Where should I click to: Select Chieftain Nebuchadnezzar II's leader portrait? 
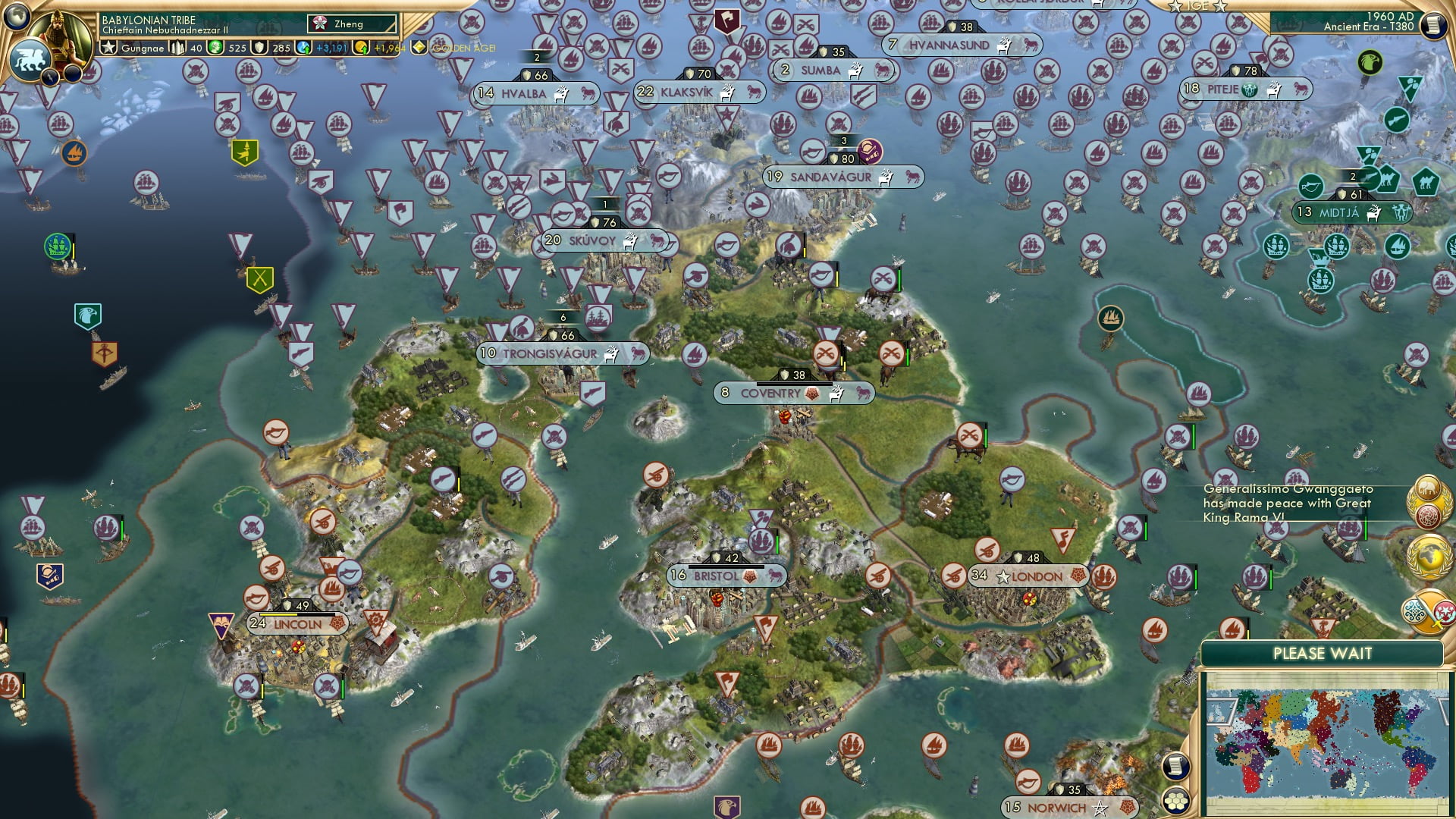coord(58,38)
